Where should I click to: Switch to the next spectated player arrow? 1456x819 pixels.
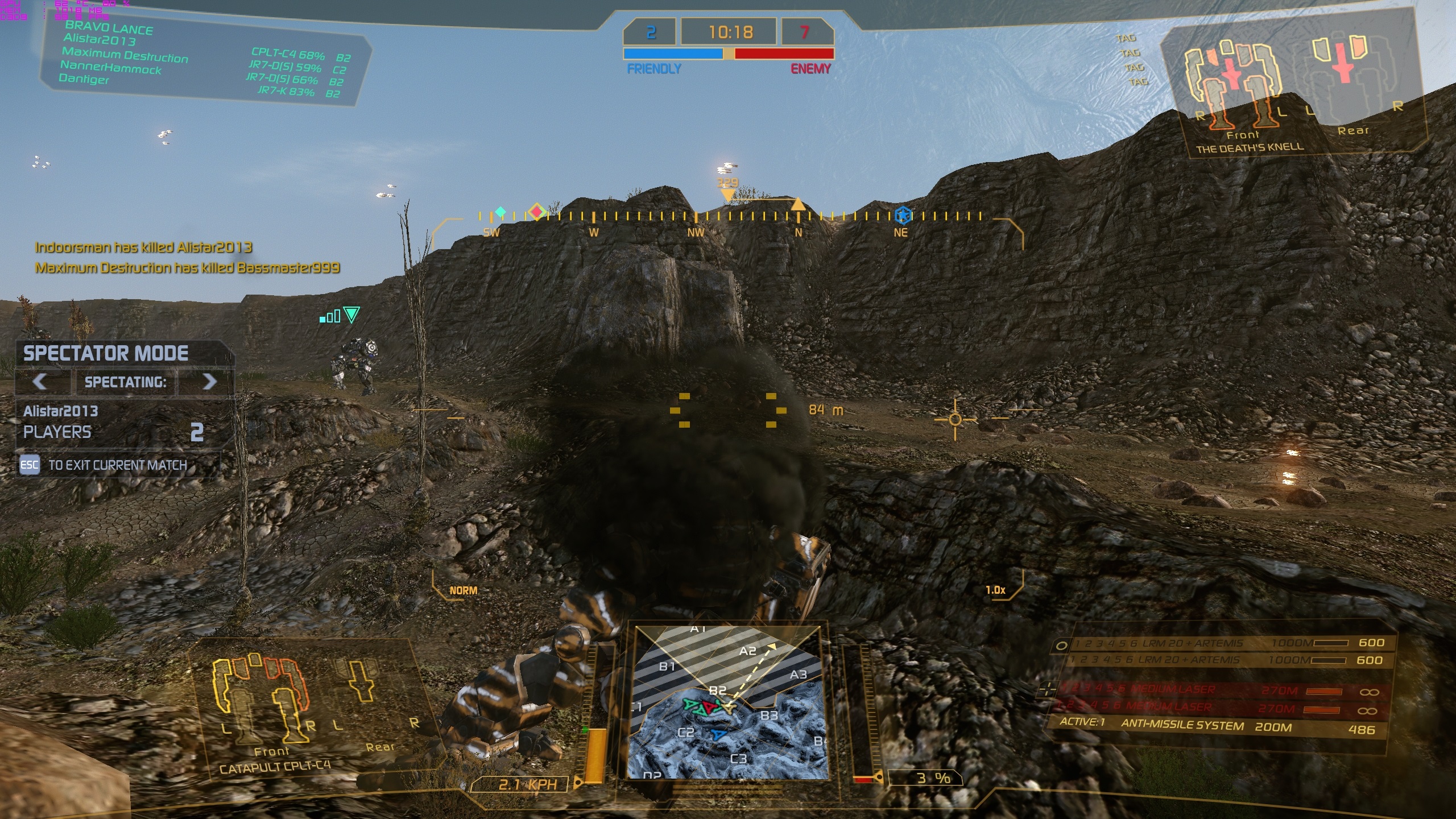[209, 381]
